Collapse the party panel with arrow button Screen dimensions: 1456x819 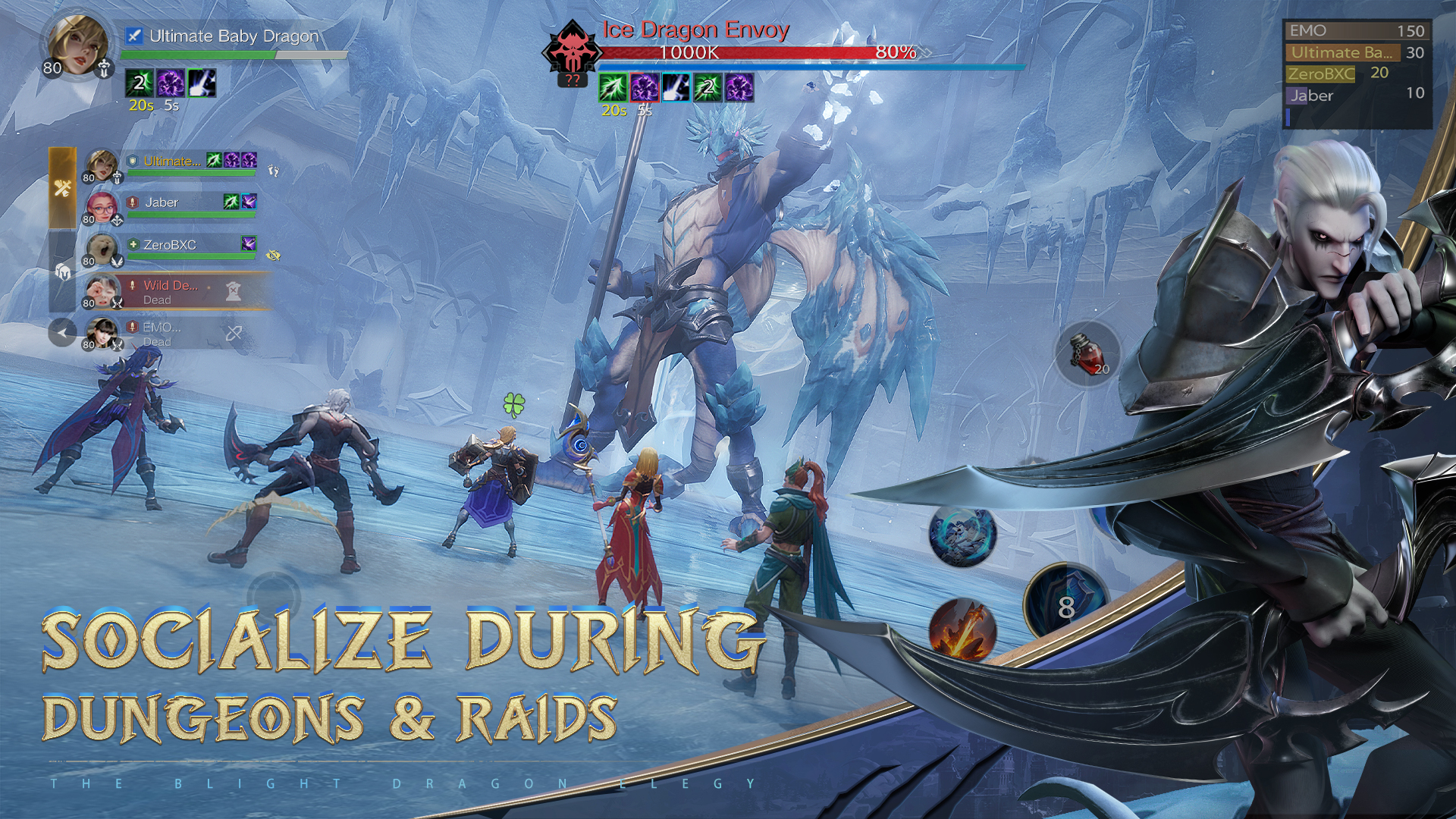(x=62, y=332)
